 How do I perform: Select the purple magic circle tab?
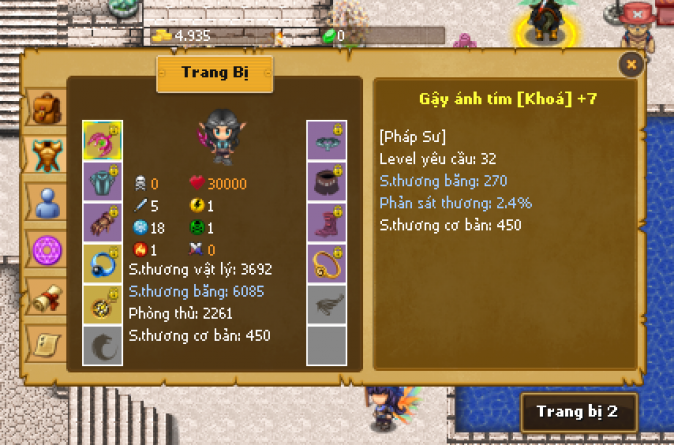[x=45, y=249]
